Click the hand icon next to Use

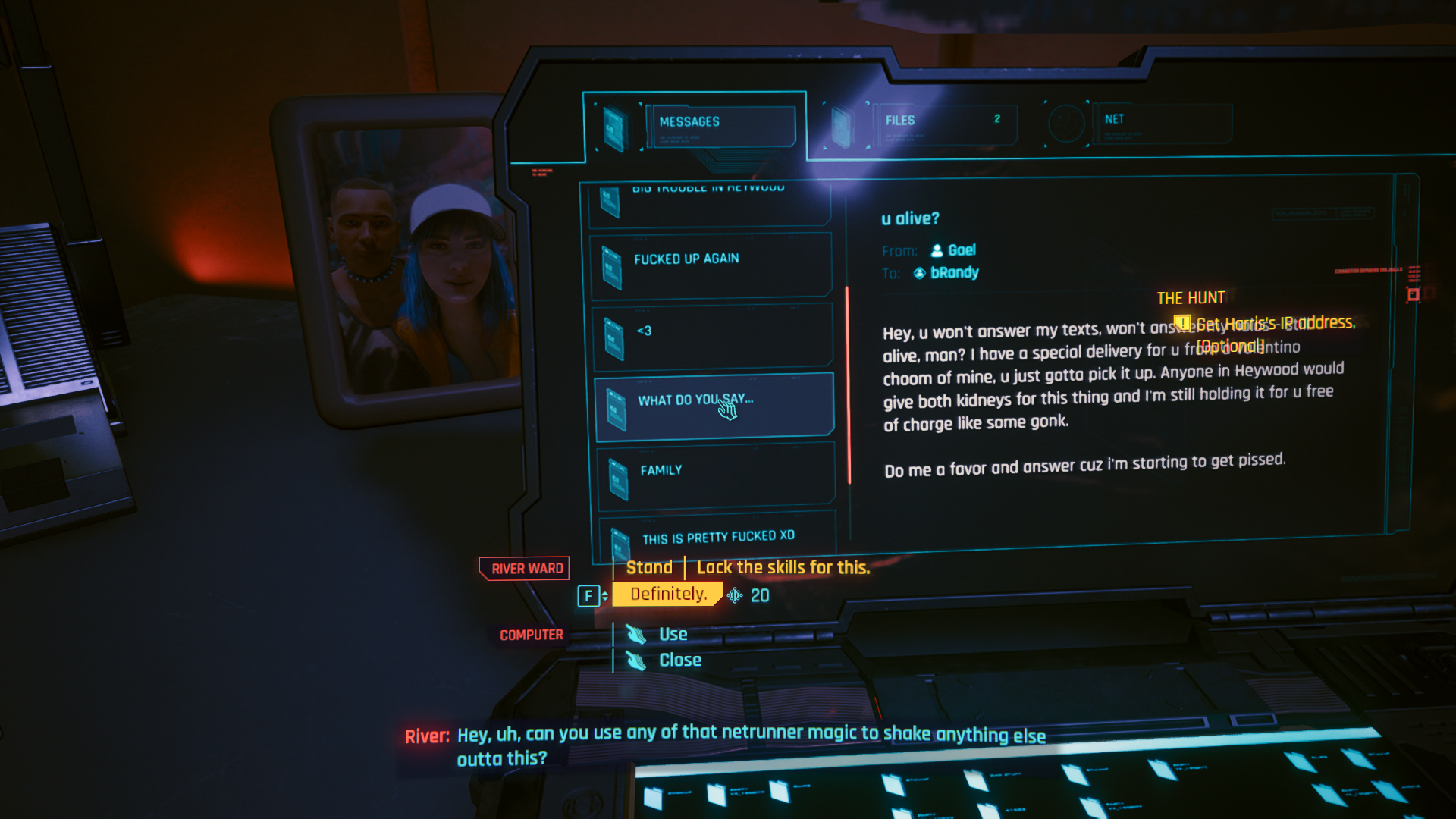(x=634, y=634)
